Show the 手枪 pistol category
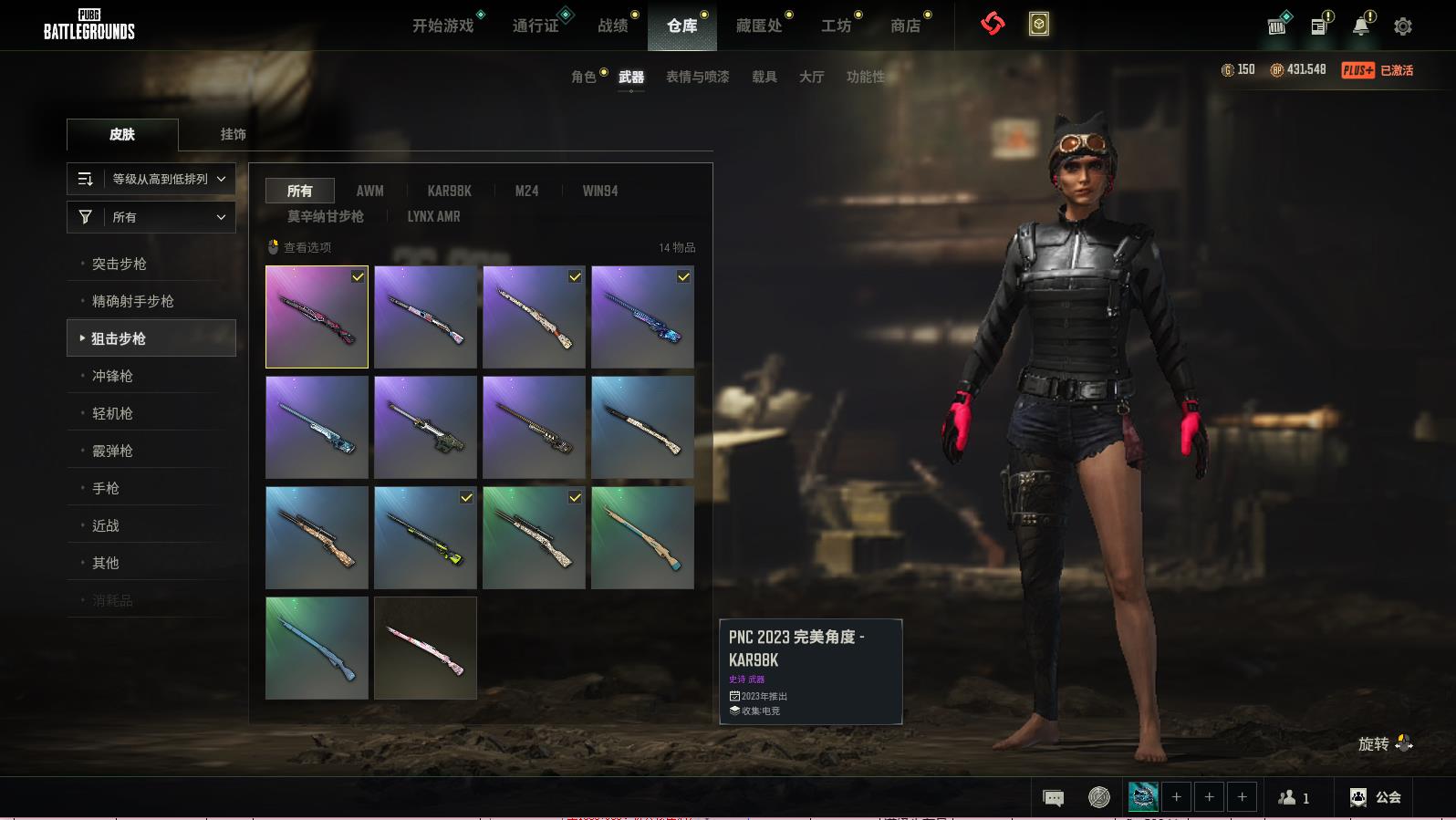Image resolution: width=1456 pixels, height=820 pixels. (106, 488)
